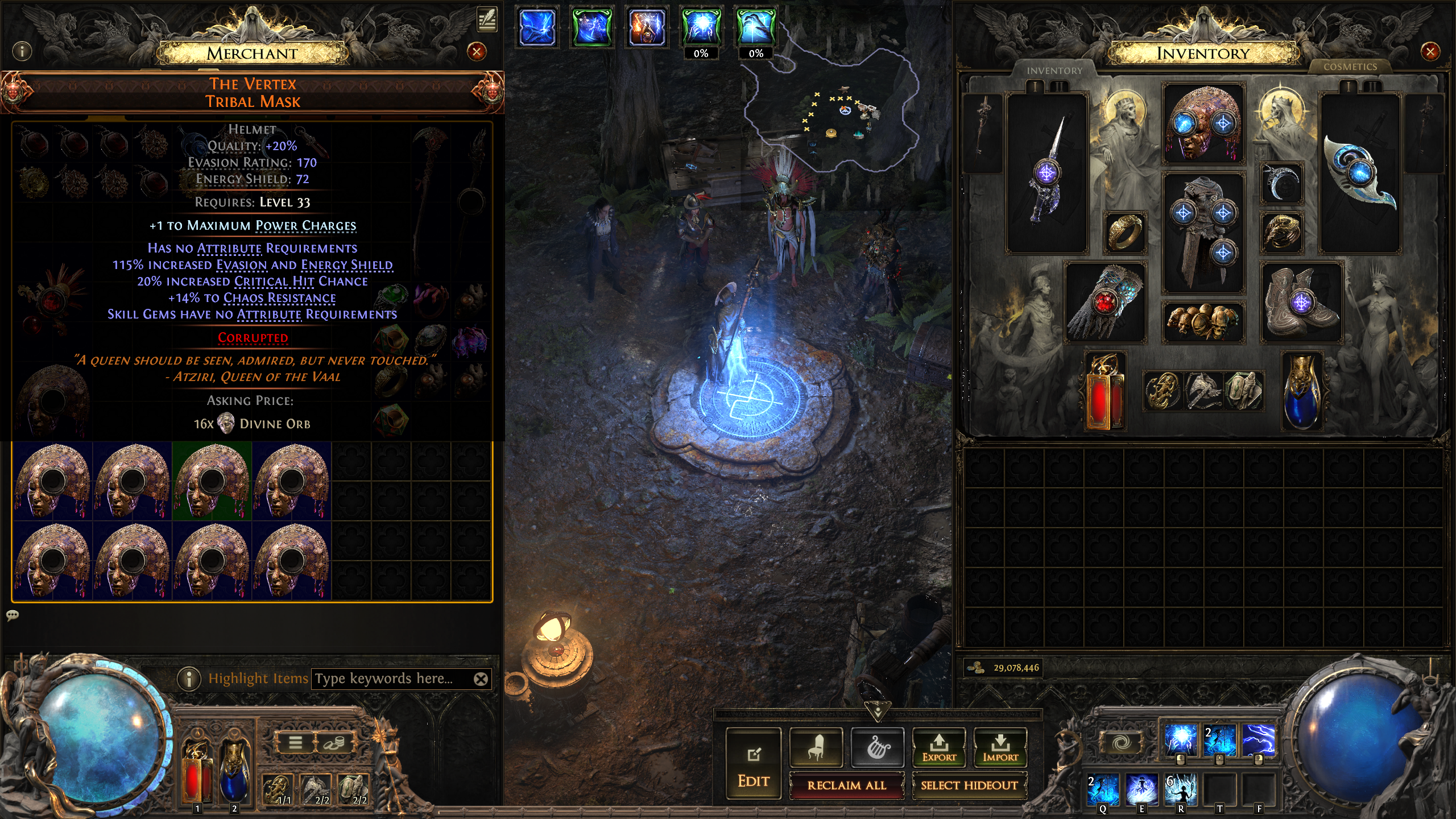
Task: Select the green-highlighted Vertex mask for sale
Action: point(212,481)
